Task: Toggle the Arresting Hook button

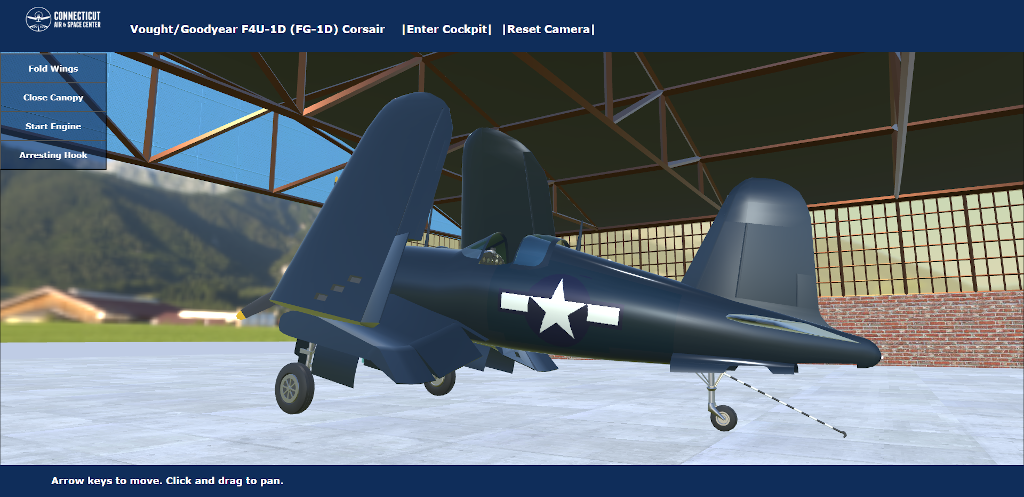Action: [x=53, y=156]
